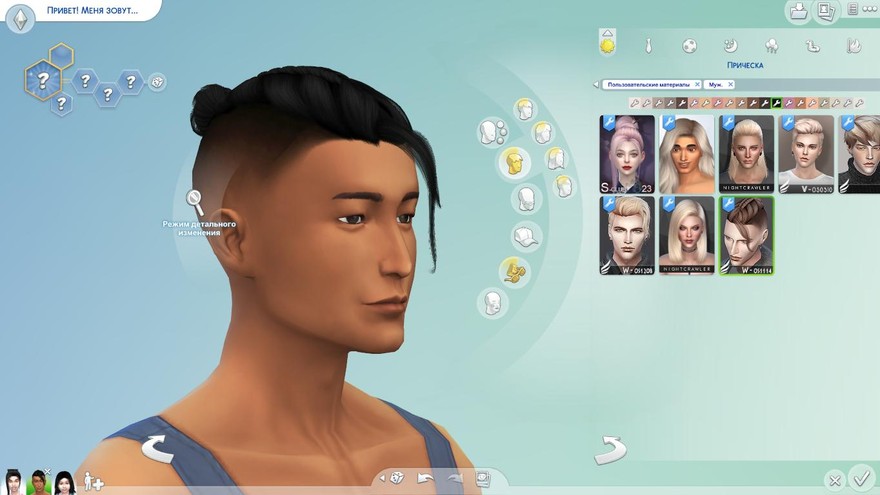Image resolution: width=880 pixels, height=495 pixels.
Task: Switch to the athletic outfit category (ball icon)
Action: click(689, 45)
